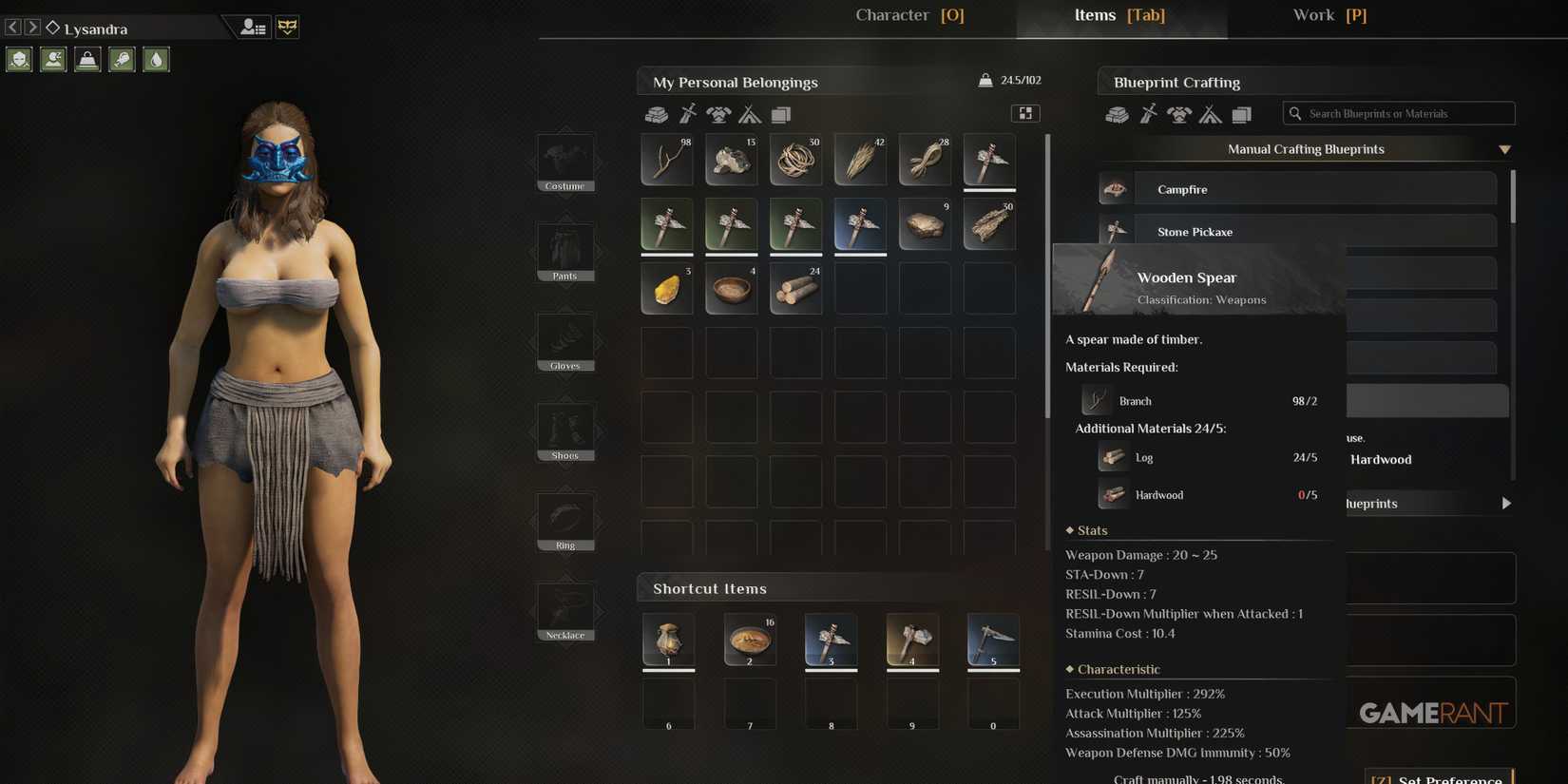This screenshot has width=1568, height=784.
Task: Click the previous character arrow near Lysandra
Action: pos(10,28)
